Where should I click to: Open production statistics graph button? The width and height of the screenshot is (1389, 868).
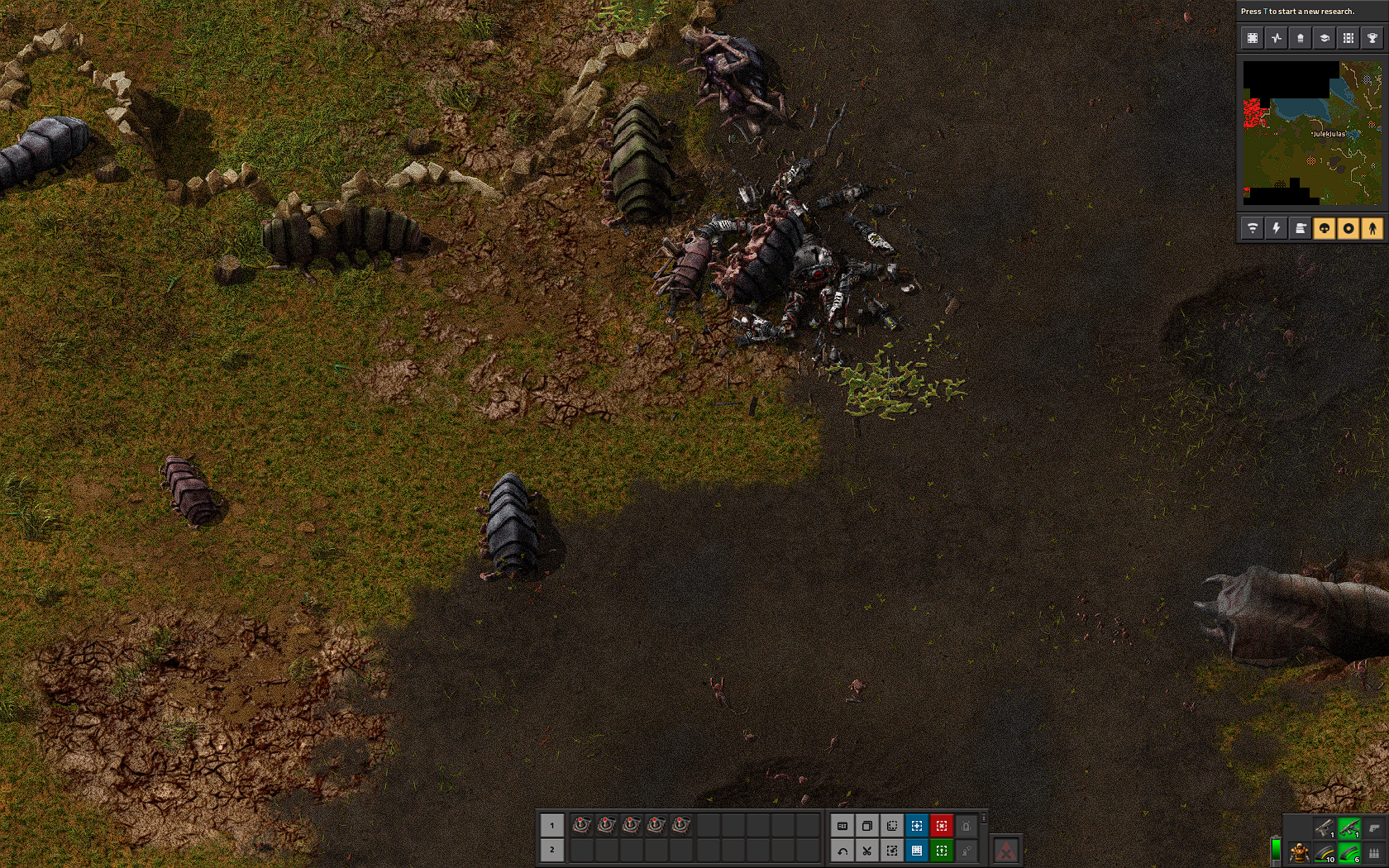coord(1277,38)
